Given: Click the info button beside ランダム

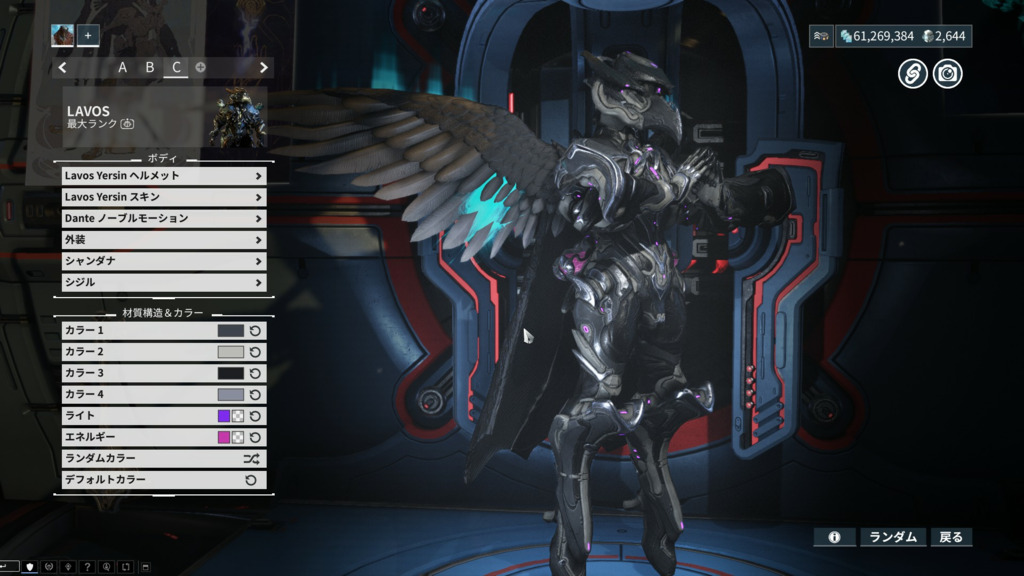Looking at the screenshot, I should [834, 537].
